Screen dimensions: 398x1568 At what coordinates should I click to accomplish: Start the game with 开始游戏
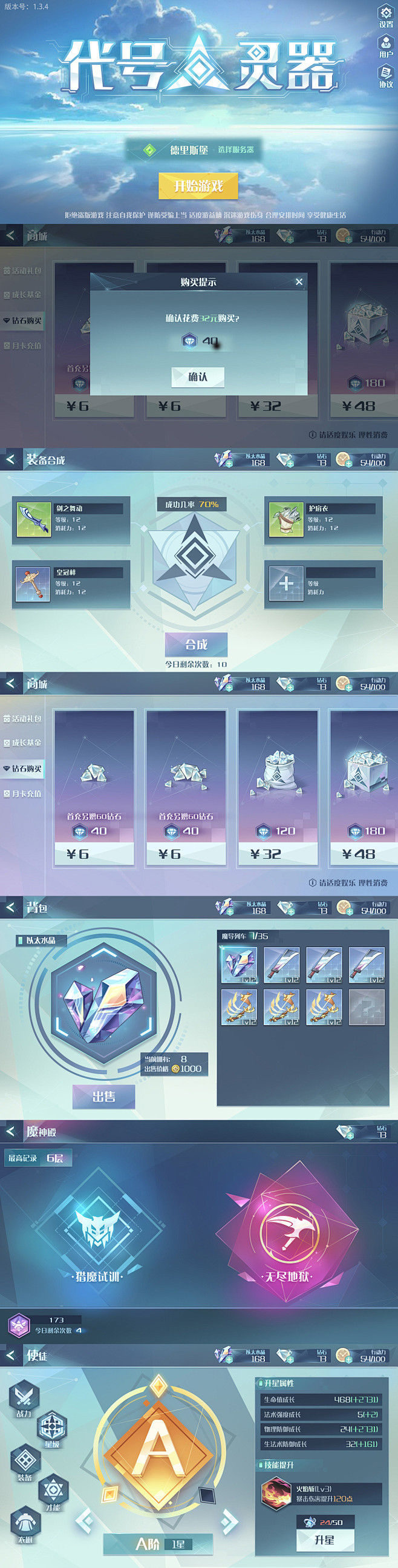pyautogui.click(x=198, y=186)
